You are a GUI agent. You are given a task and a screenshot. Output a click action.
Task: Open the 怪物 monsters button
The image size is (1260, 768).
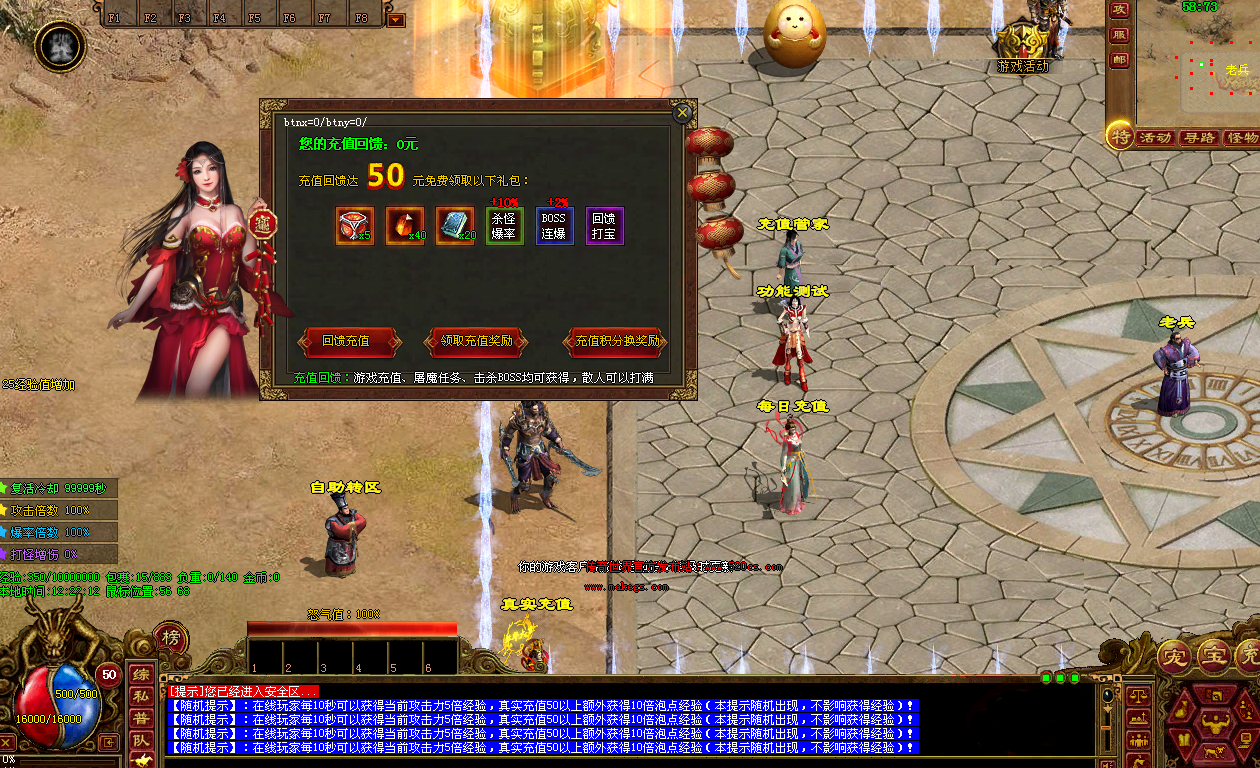pyautogui.click(x=1241, y=138)
